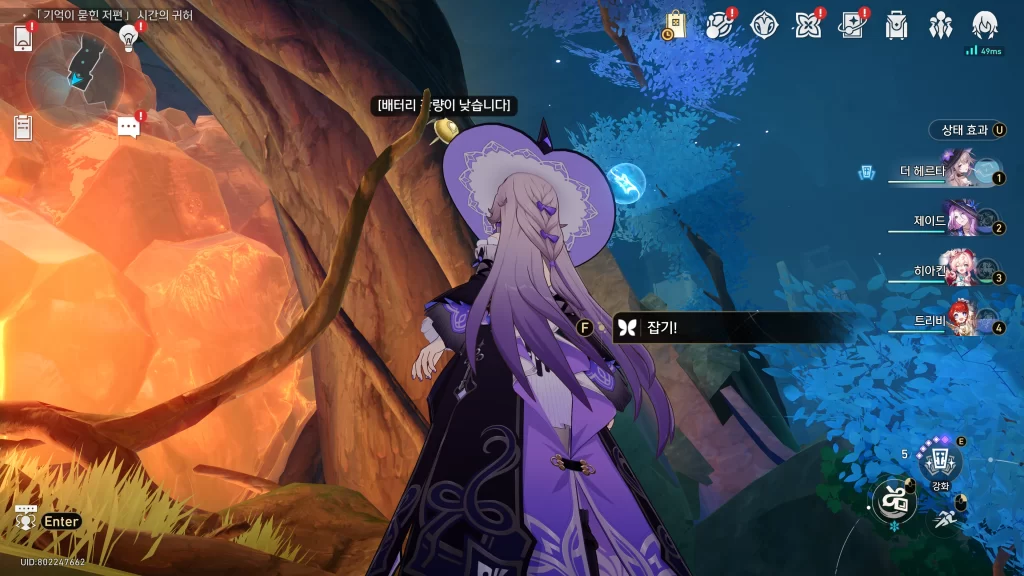1024x576 pixels.
Task: Open the team lineup icon
Action: [940, 25]
